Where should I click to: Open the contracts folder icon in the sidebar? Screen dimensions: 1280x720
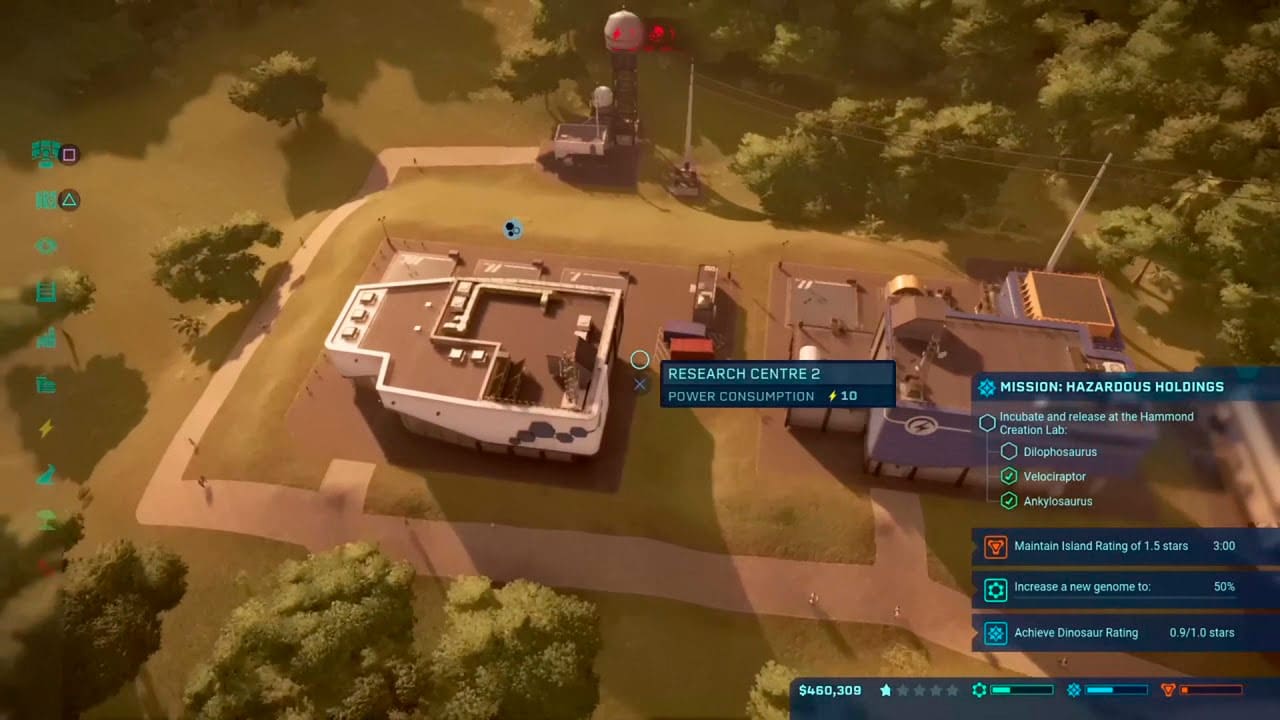[45, 383]
